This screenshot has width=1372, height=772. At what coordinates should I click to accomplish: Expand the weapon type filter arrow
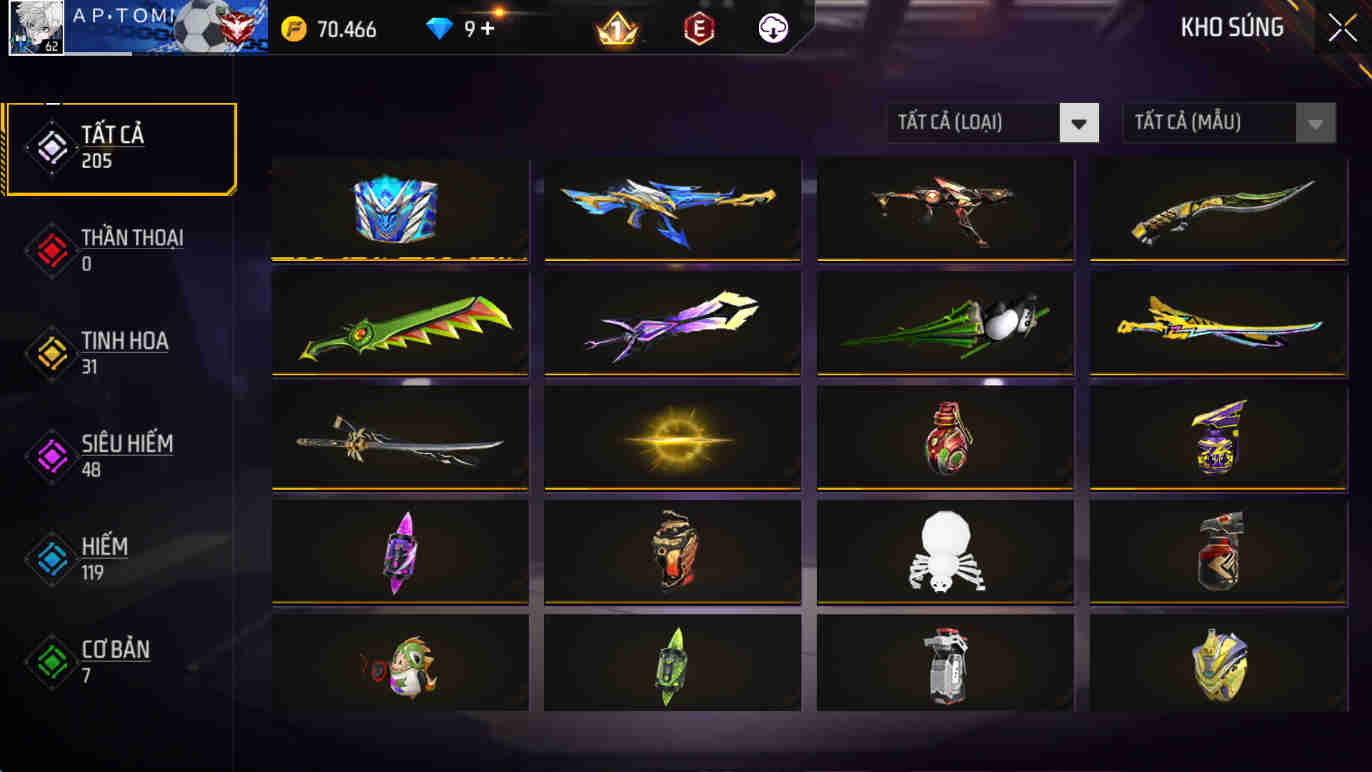pyautogui.click(x=1079, y=122)
